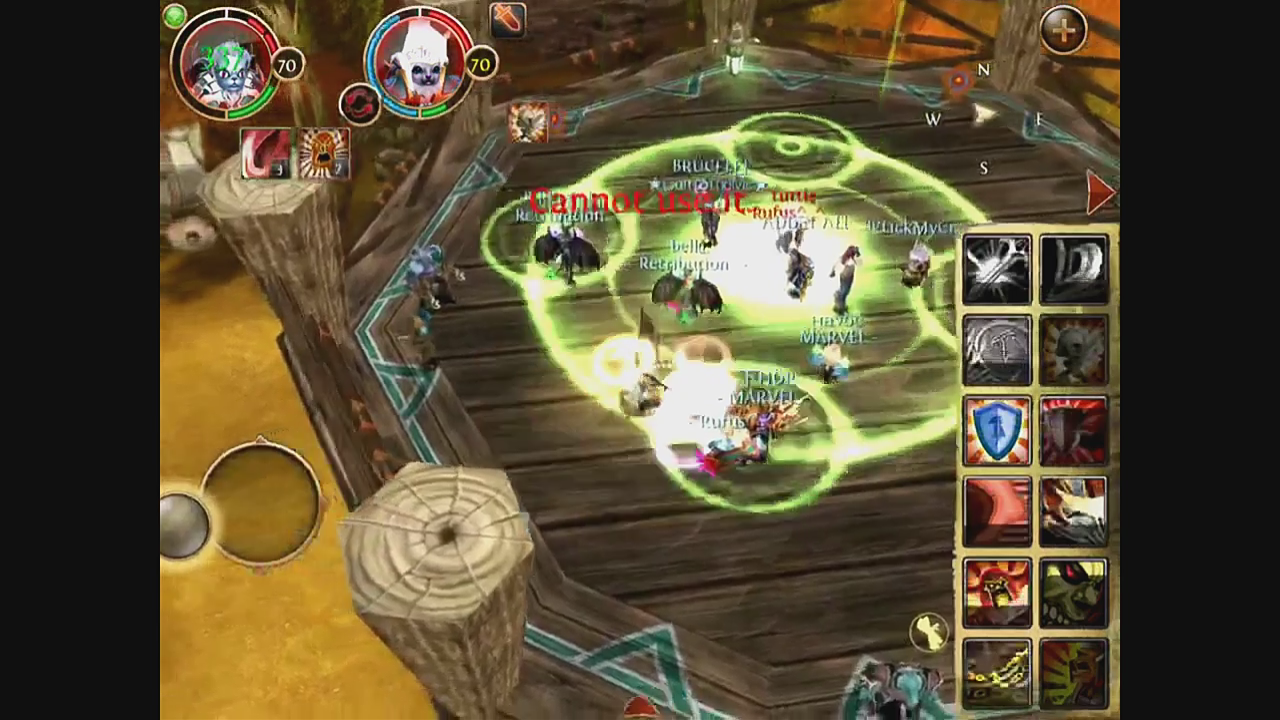Trigger the green orc face skill
Viewport: 1280px width, 720px height.
tap(1074, 593)
